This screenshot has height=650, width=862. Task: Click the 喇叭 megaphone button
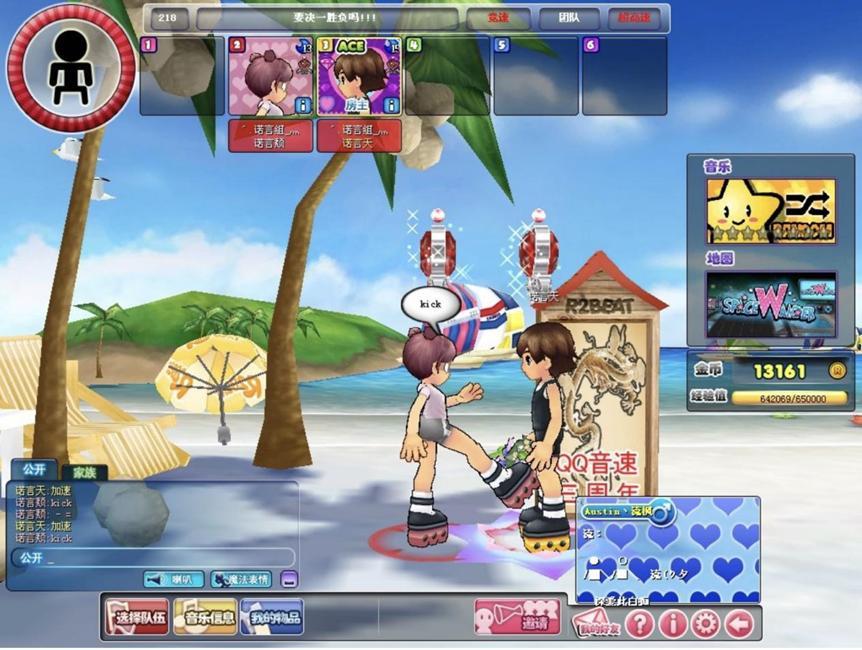[174, 579]
